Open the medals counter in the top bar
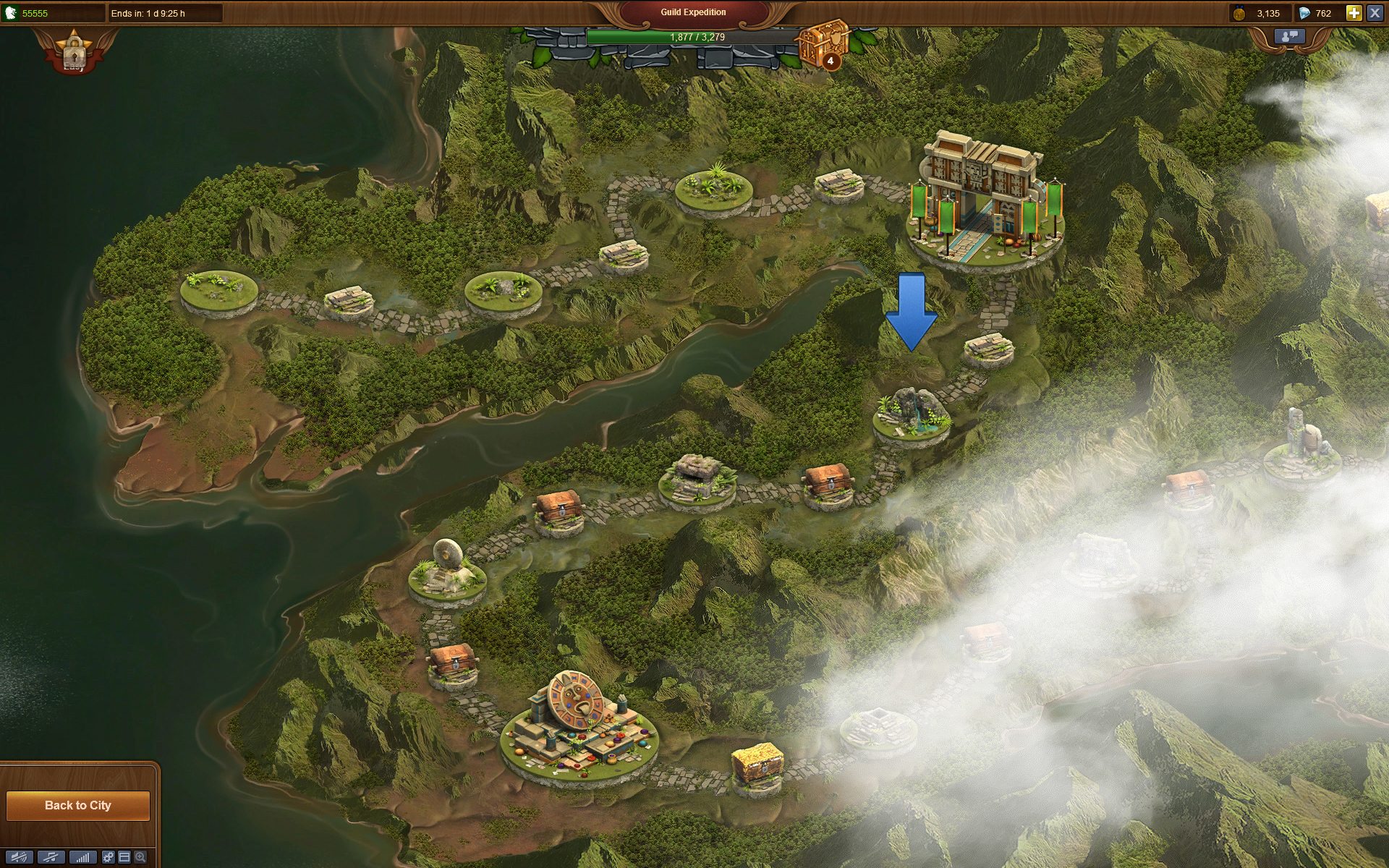This screenshot has width=1389, height=868. click(1257, 13)
